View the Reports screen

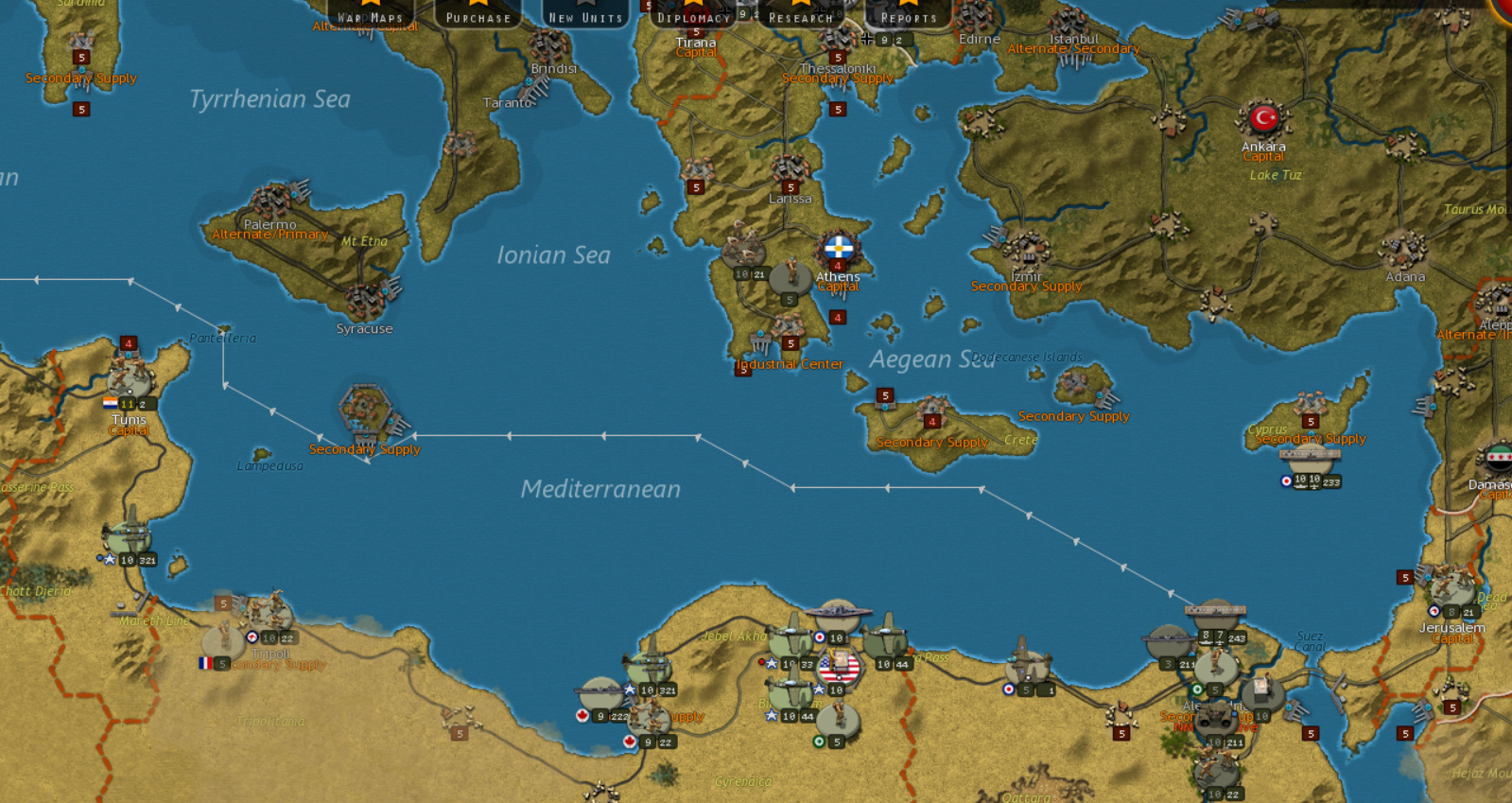pyautogui.click(x=908, y=14)
